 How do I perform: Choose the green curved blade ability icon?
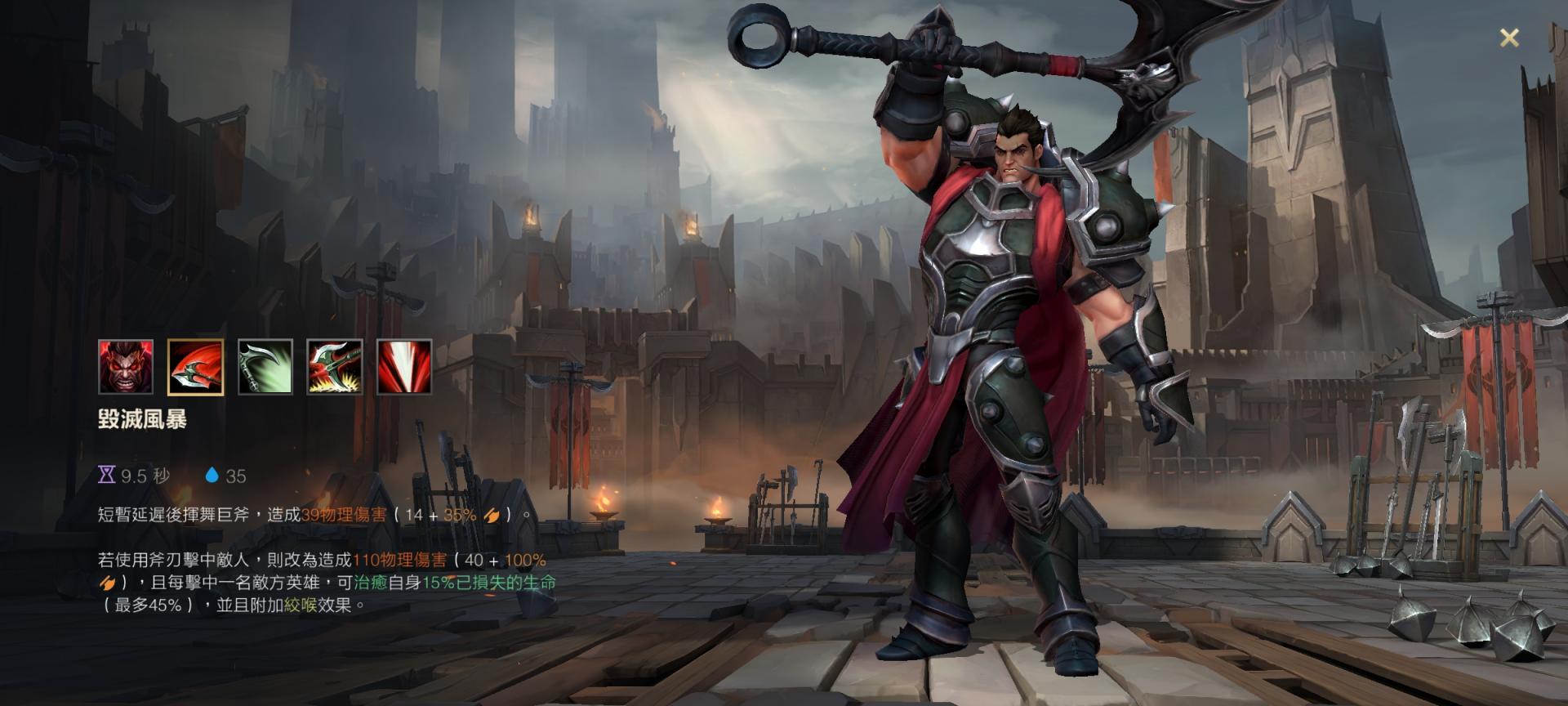[x=265, y=367]
